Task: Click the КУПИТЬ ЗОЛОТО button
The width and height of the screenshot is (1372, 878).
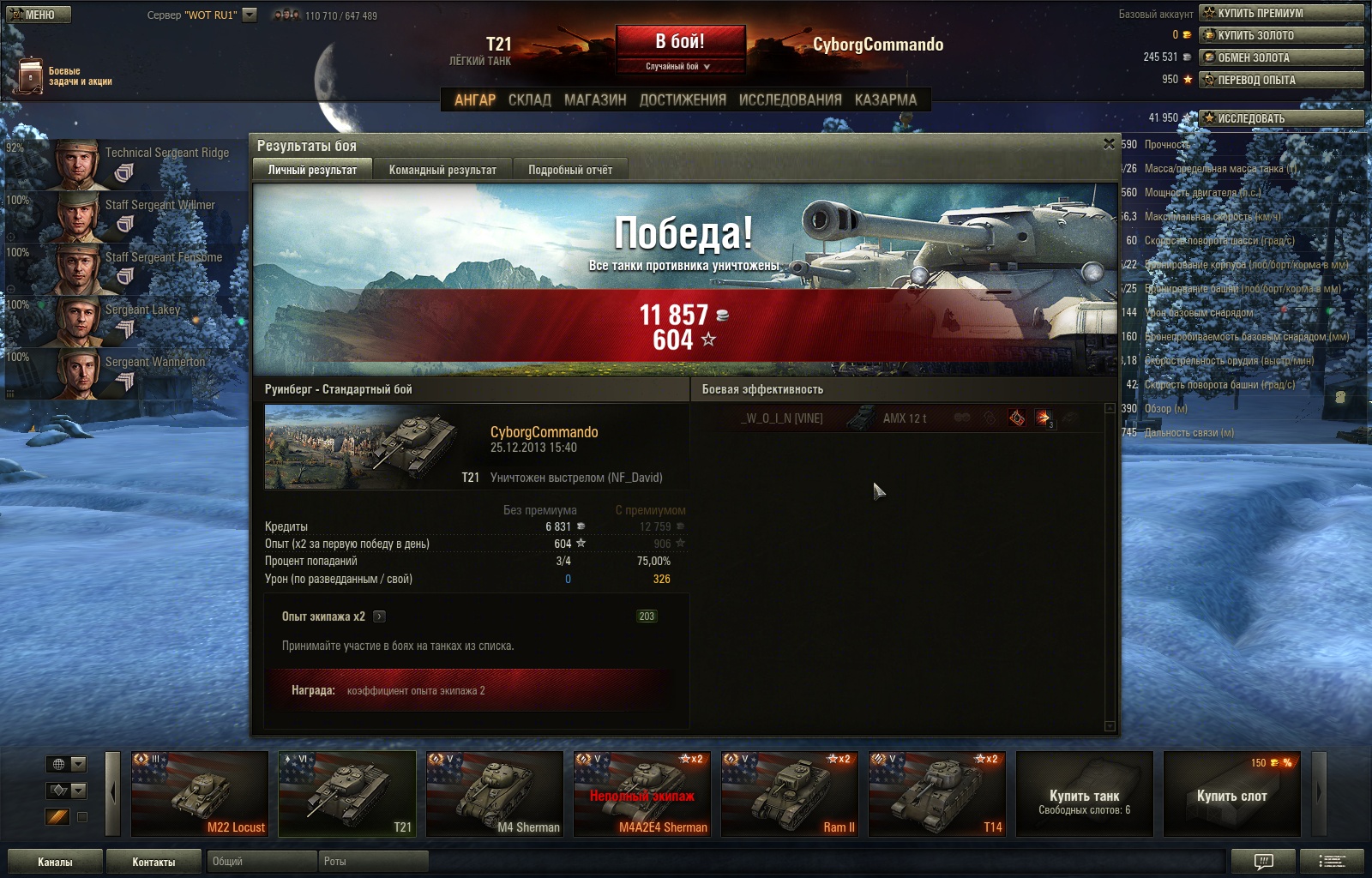Action: pyautogui.click(x=1281, y=35)
